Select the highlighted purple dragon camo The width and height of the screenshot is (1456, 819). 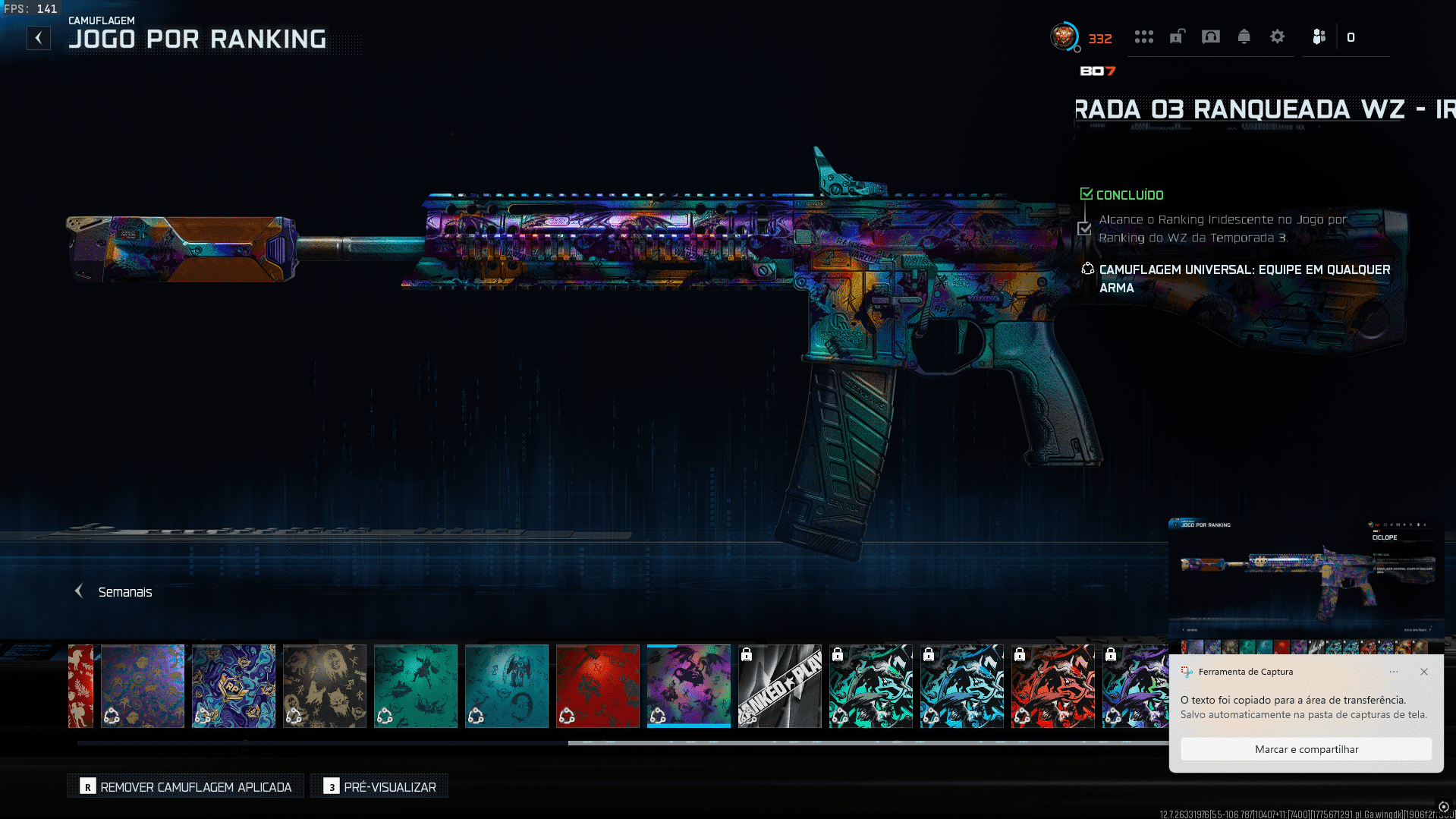(x=689, y=686)
